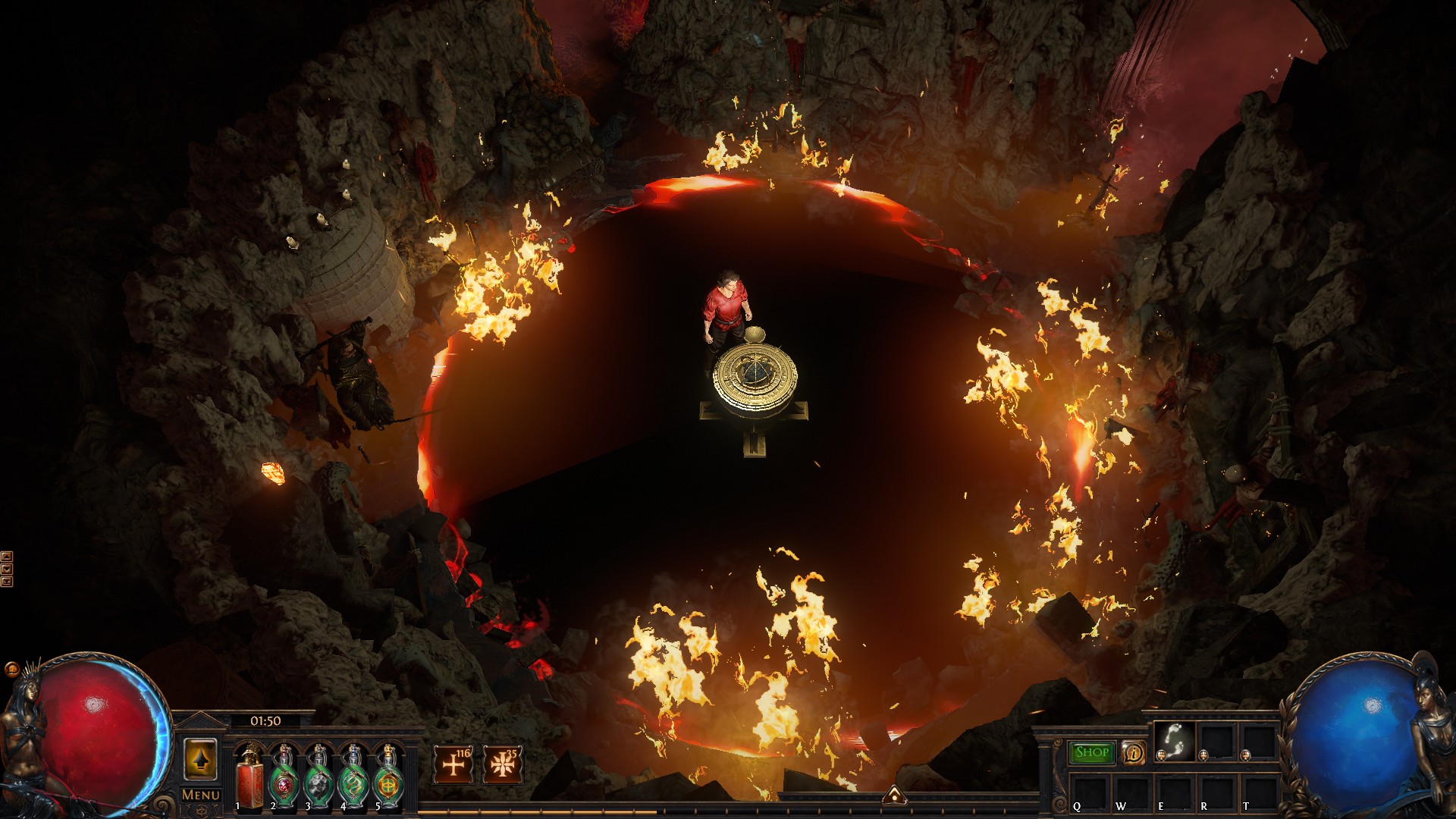Use the red life flask in slot 1
The width and height of the screenshot is (1456, 819).
[249, 777]
